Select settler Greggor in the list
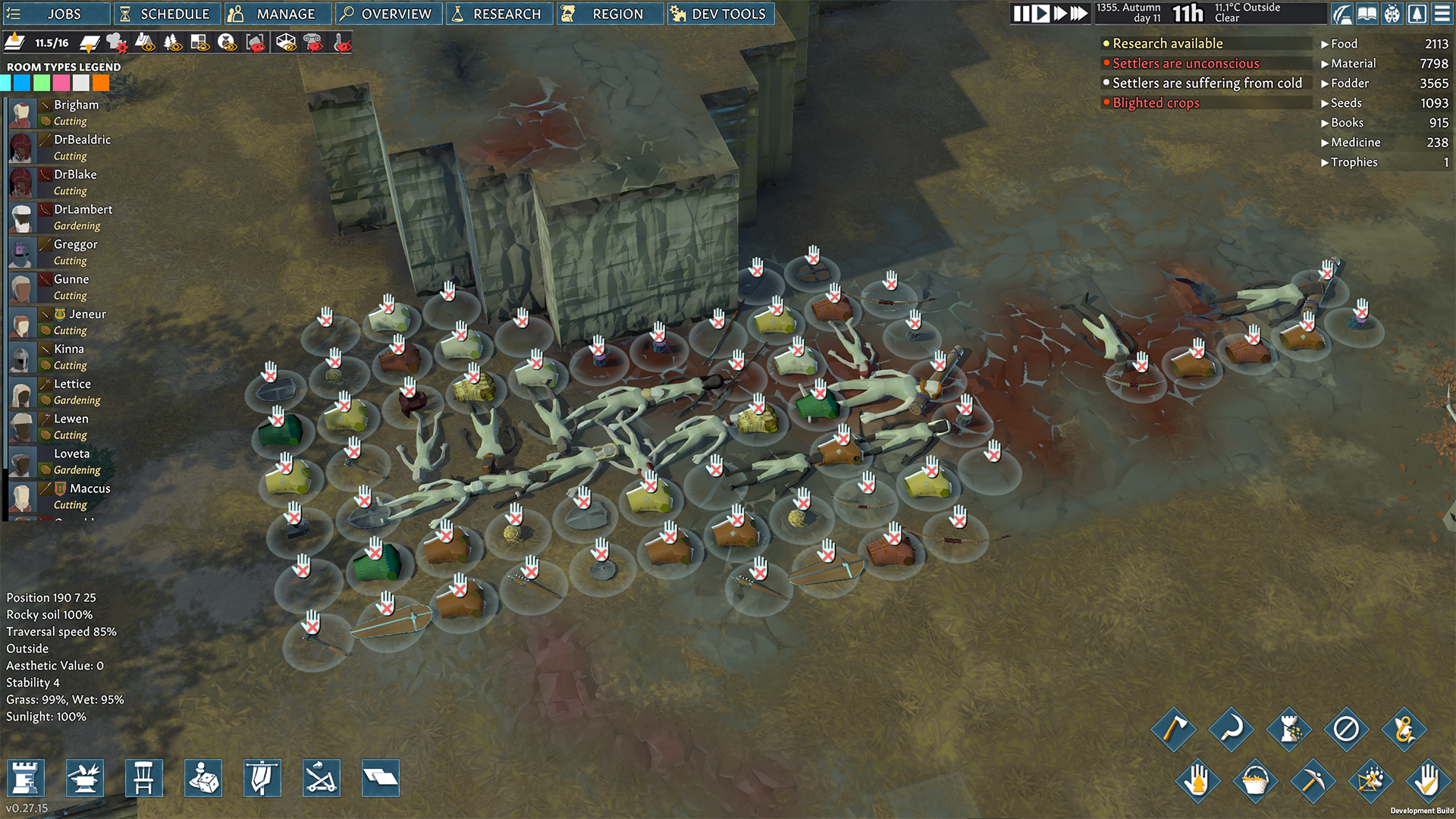Image resolution: width=1456 pixels, height=819 pixels. pyautogui.click(x=75, y=244)
